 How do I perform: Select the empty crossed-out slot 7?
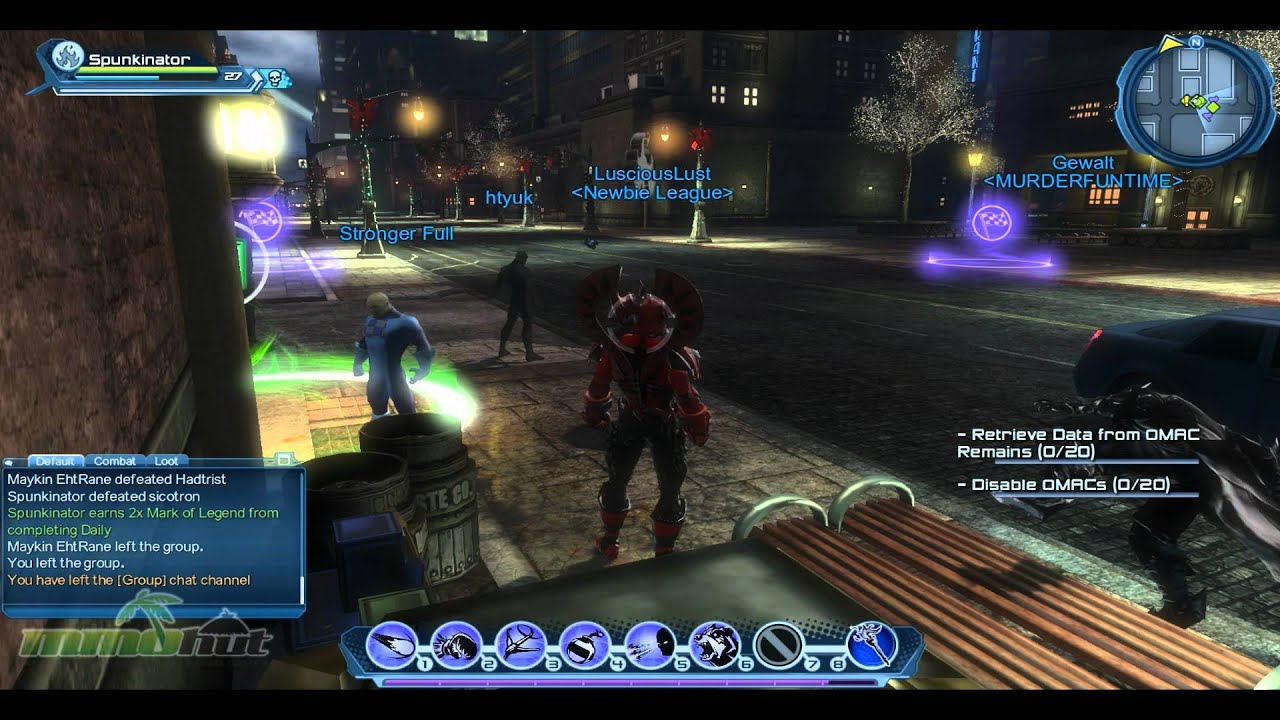coord(776,645)
